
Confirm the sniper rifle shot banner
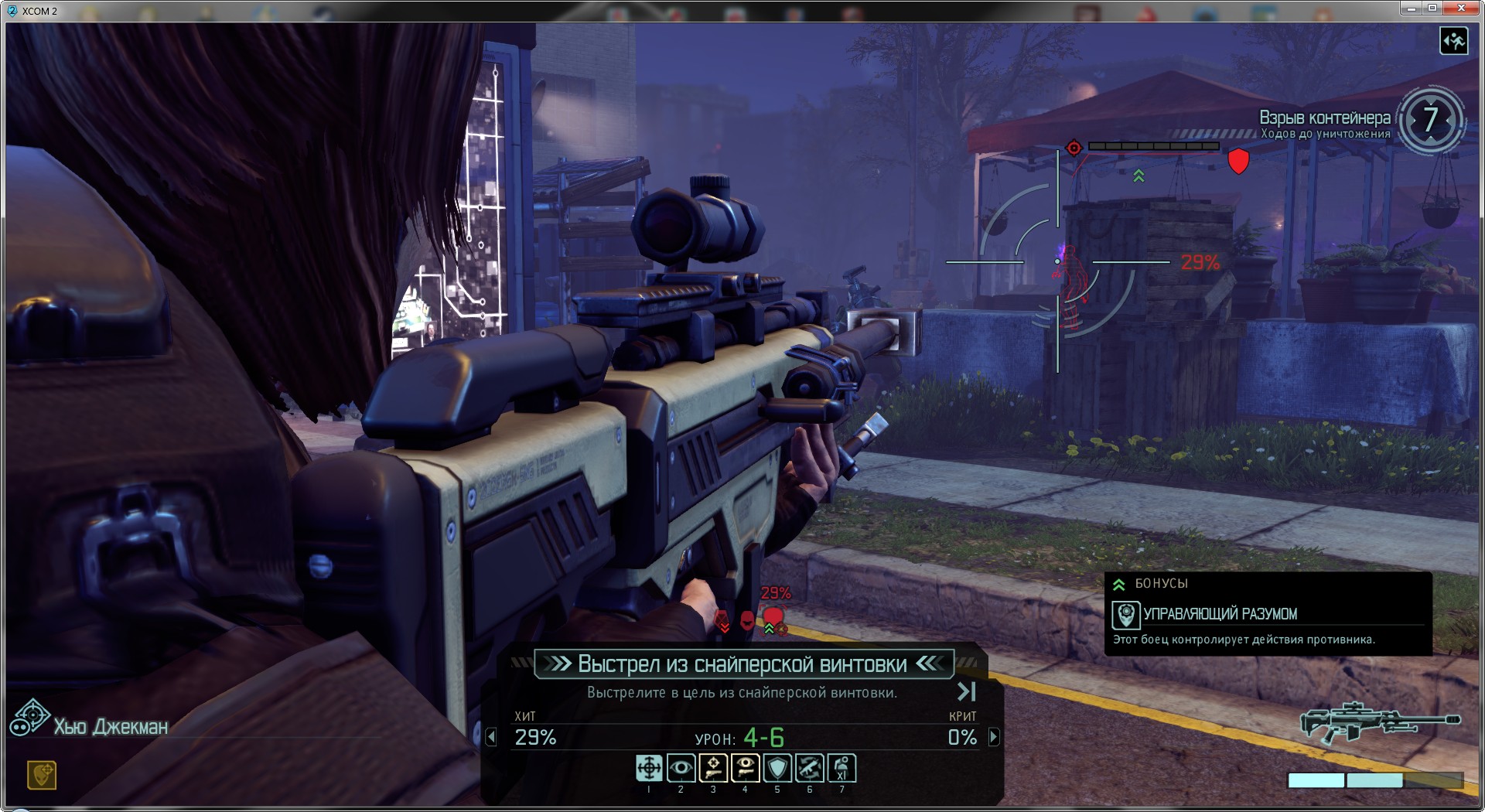point(742,664)
